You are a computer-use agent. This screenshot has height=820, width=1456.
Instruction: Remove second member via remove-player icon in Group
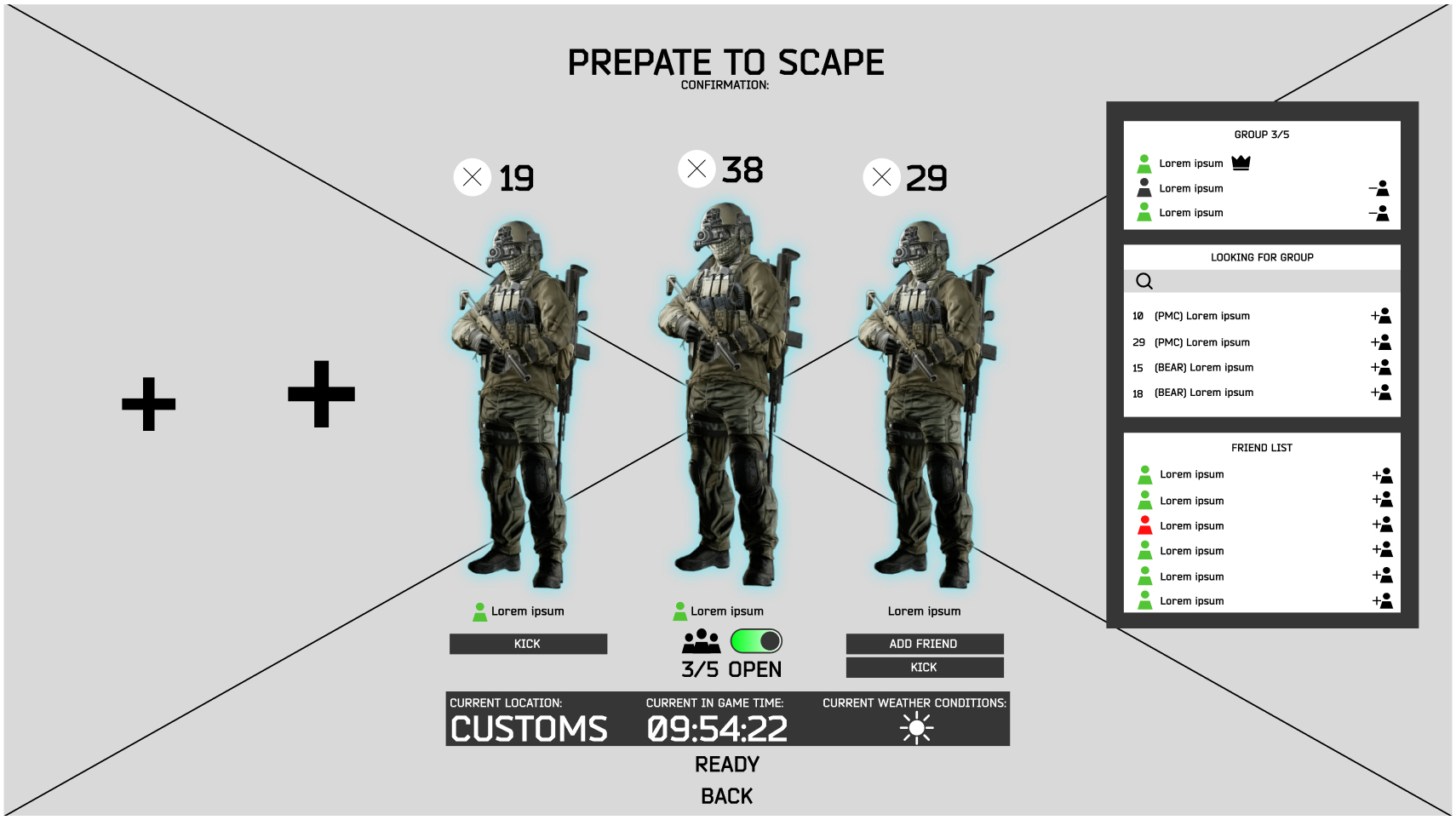[1379, 187]
